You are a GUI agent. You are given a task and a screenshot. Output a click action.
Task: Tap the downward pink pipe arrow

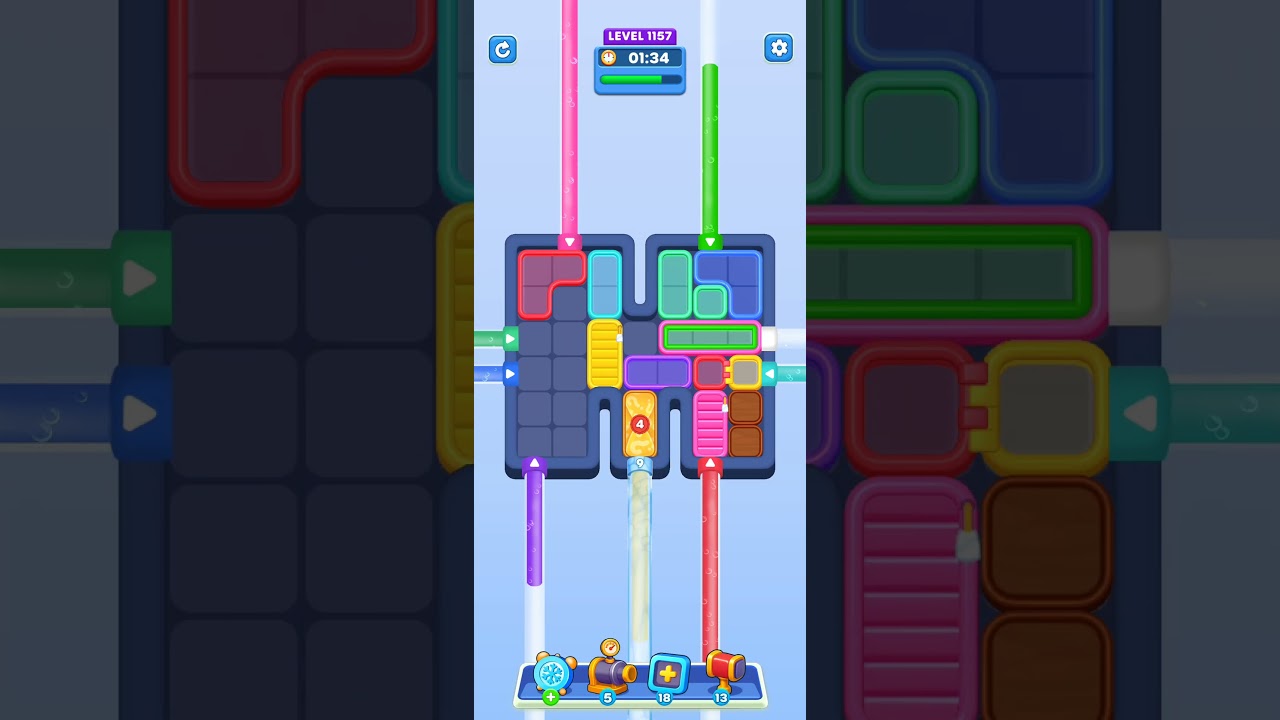pos(569,241)
